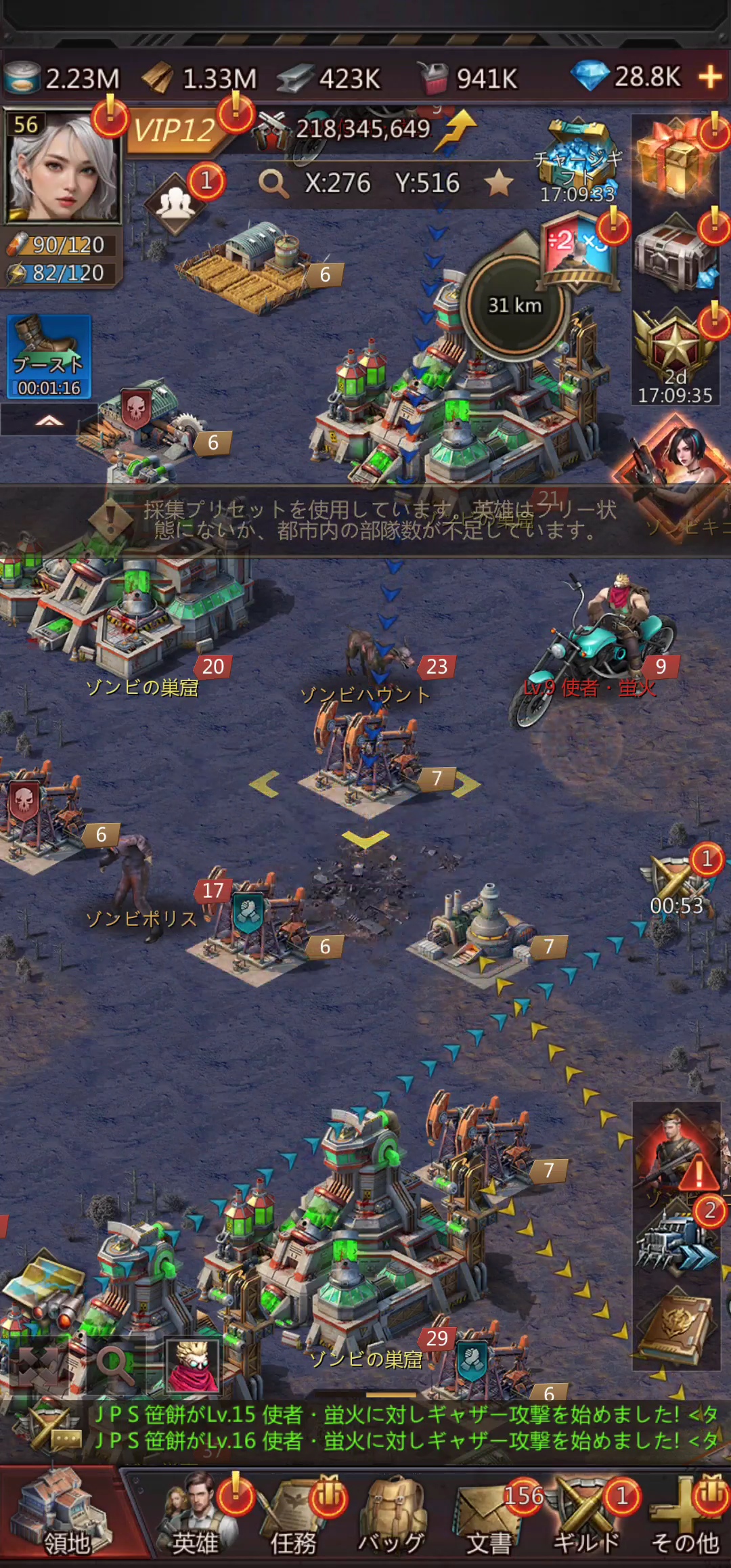This screenshot has height=1568, width=731.
Task: Tap the white-haired player avatar portrait
Action: pyautogui.click(x=62, y=167)
